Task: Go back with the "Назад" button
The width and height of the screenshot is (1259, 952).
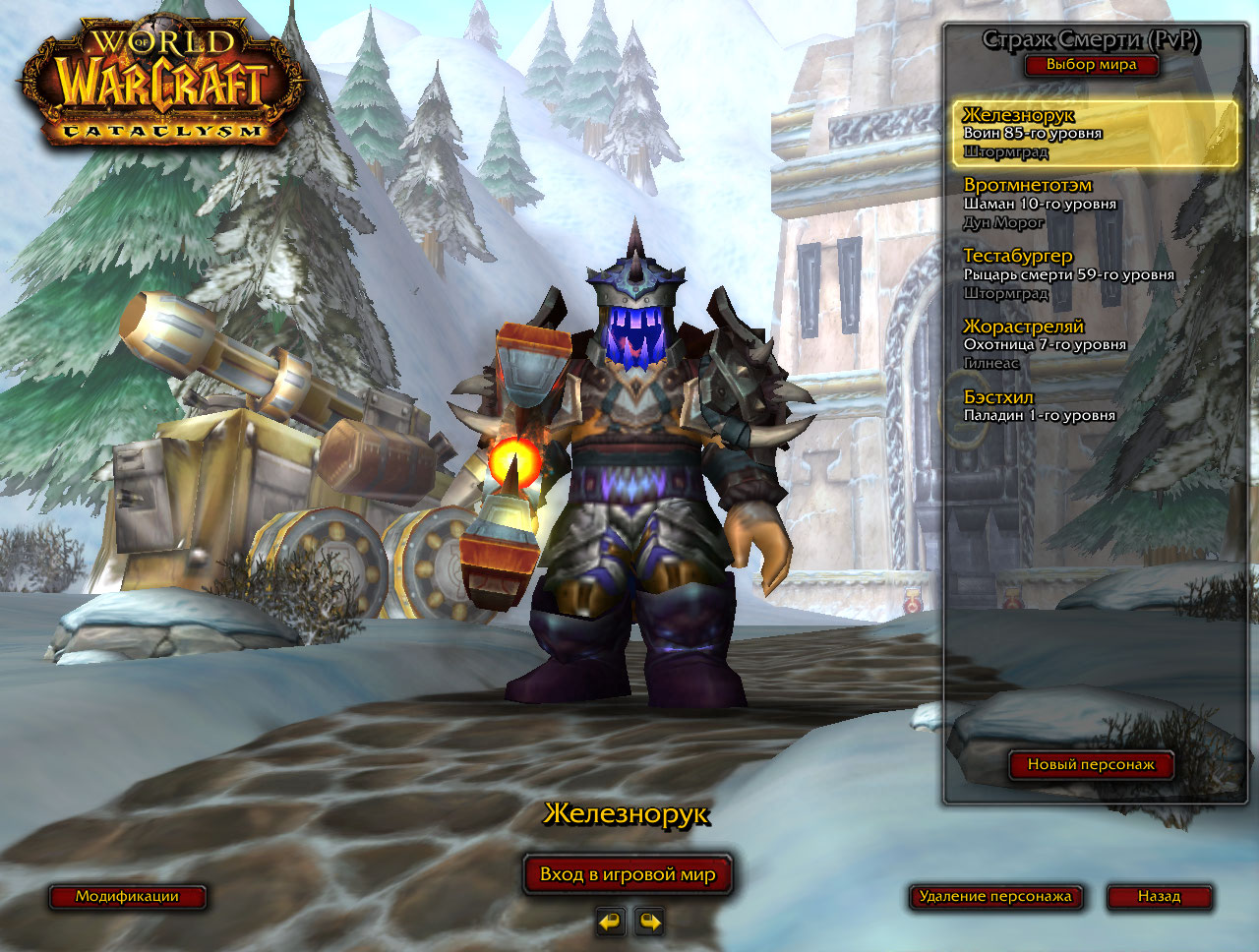Action: click(1159, 896)
